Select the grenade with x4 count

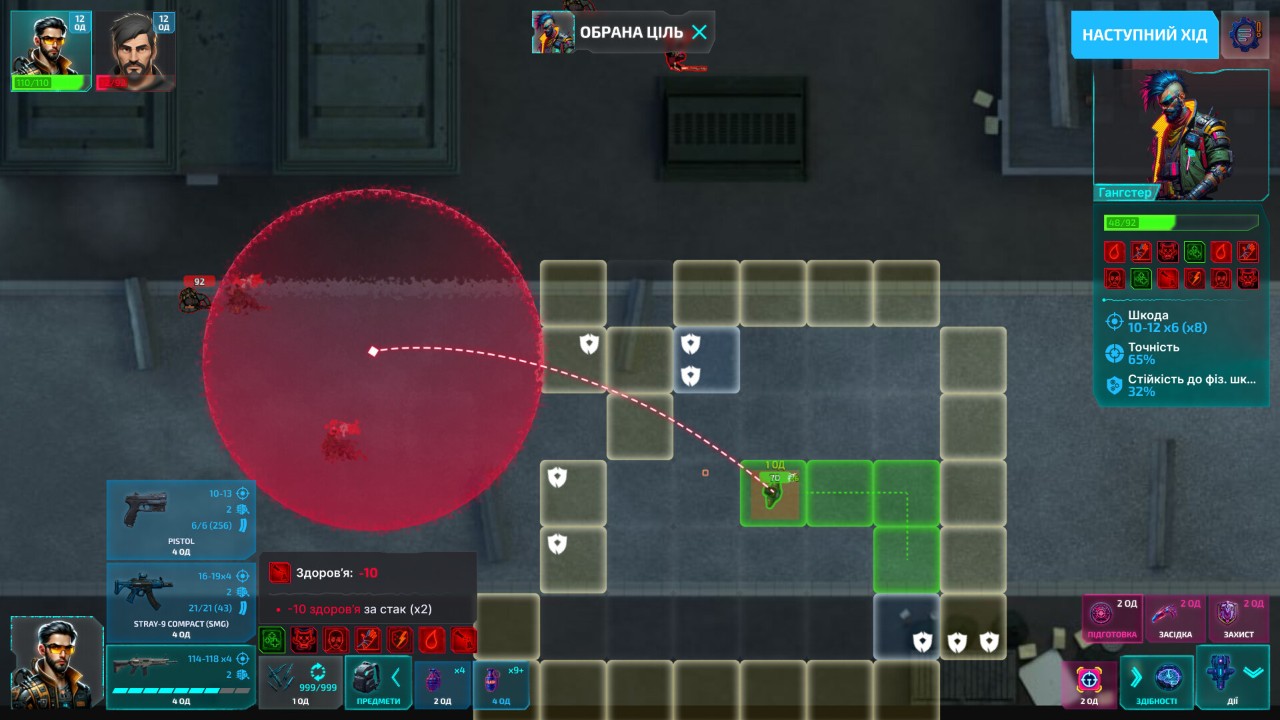coord(442,684)
